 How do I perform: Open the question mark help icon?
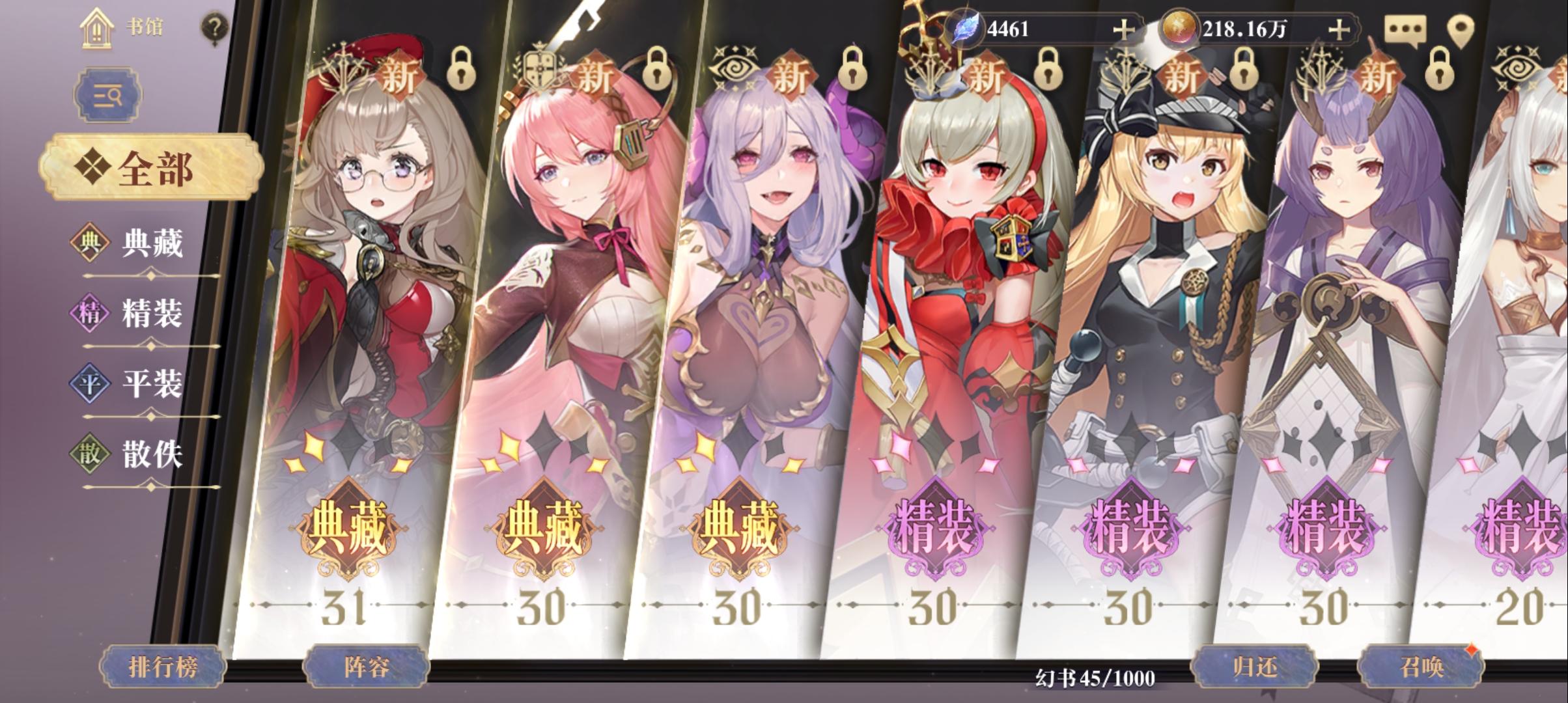[213, 27]
